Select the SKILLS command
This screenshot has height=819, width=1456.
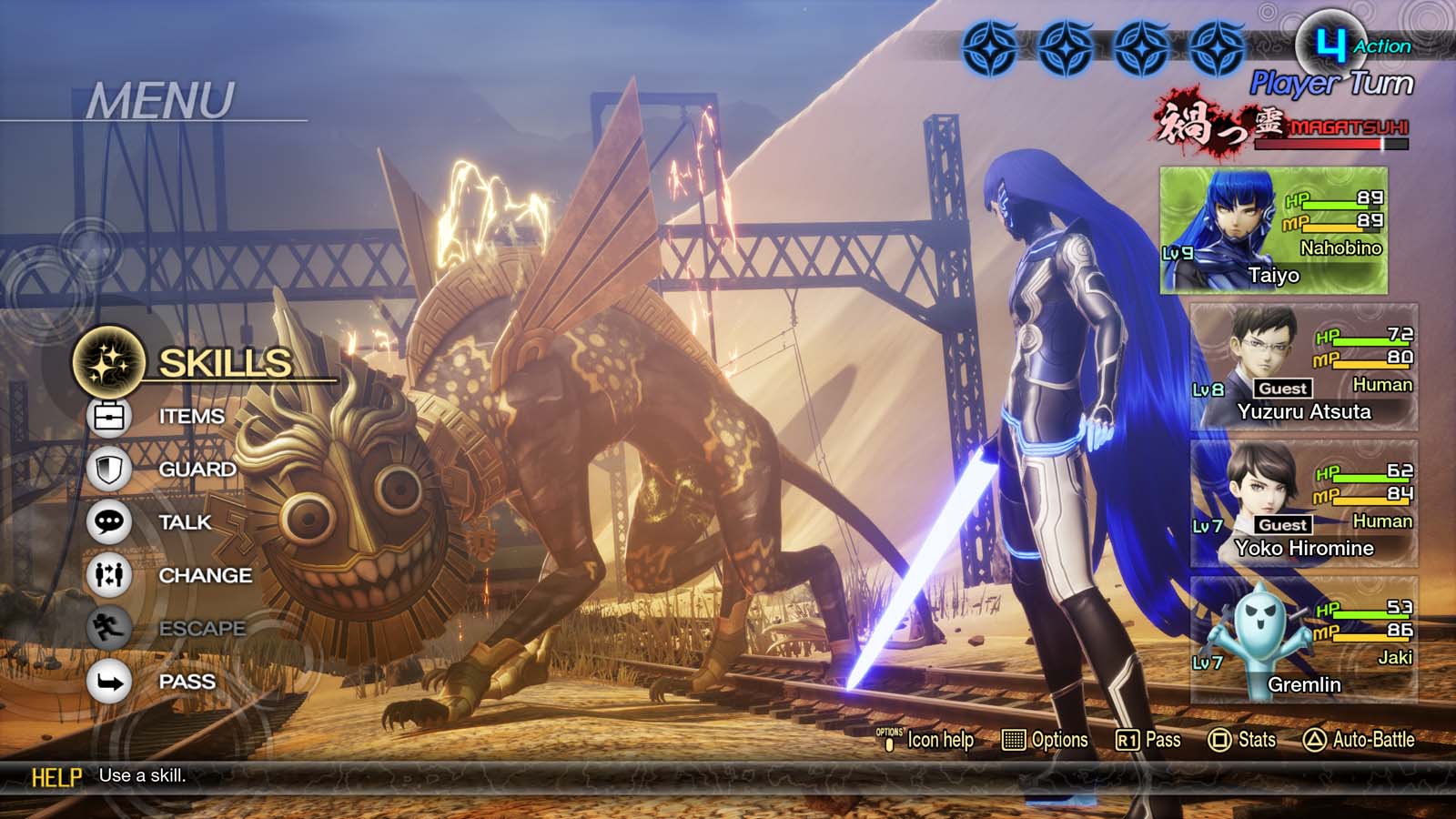[224, 363]
